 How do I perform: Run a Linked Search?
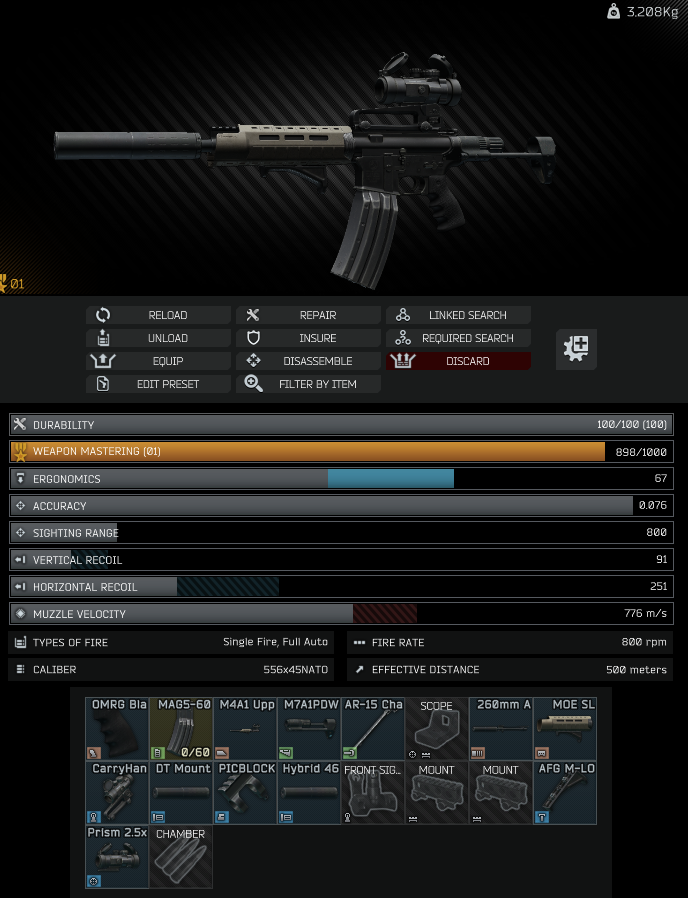458,315
